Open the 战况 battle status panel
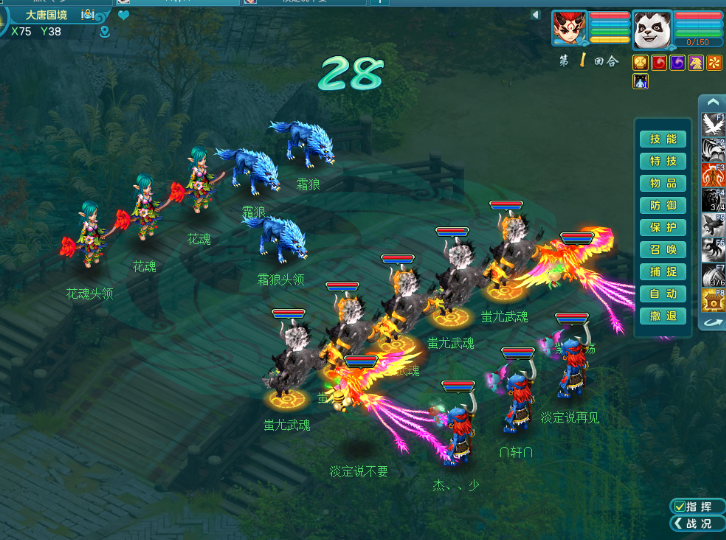This screenshot has width=726, height=540. [x=697, y=523]
